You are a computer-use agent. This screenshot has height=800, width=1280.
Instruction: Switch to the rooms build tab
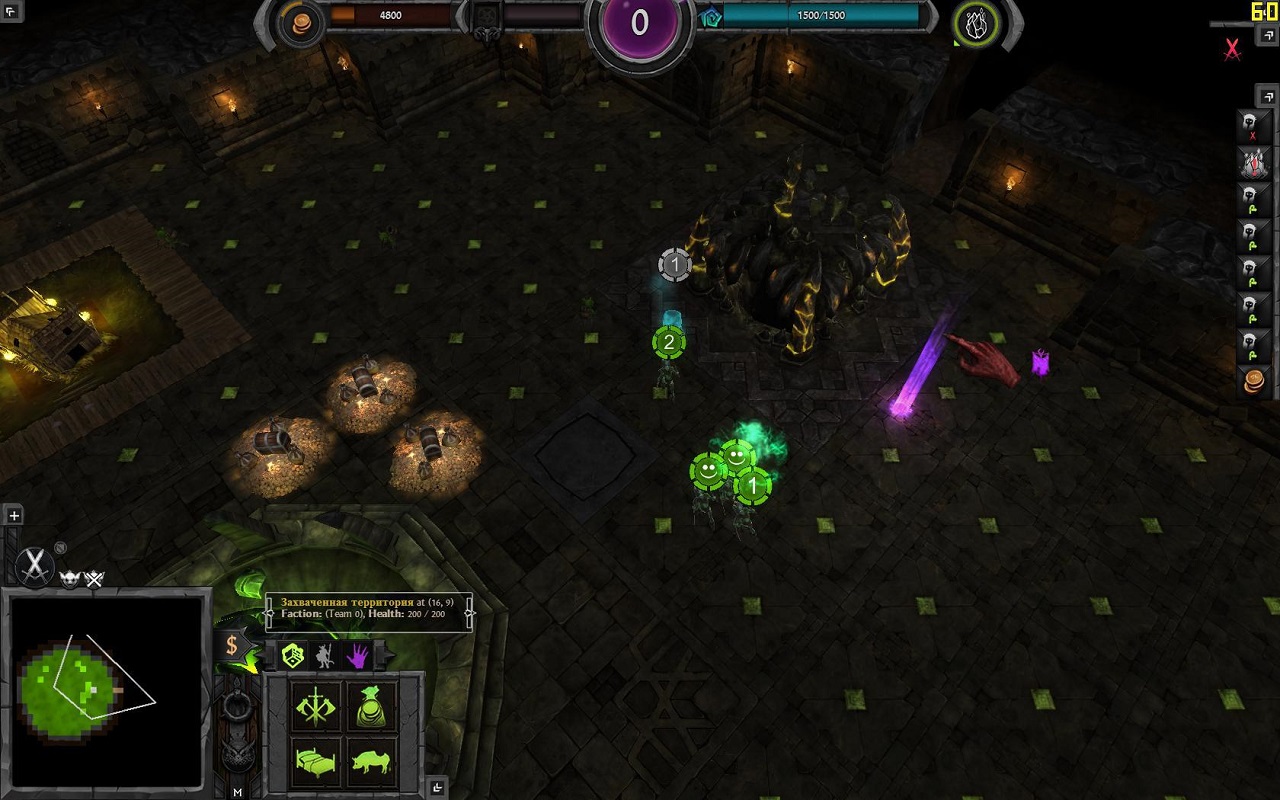tap(293, 656)
